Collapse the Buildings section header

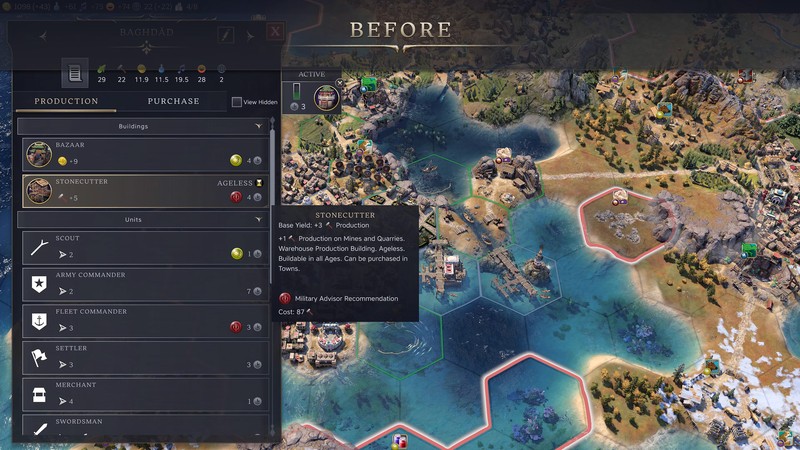click(x=258, y=127)
